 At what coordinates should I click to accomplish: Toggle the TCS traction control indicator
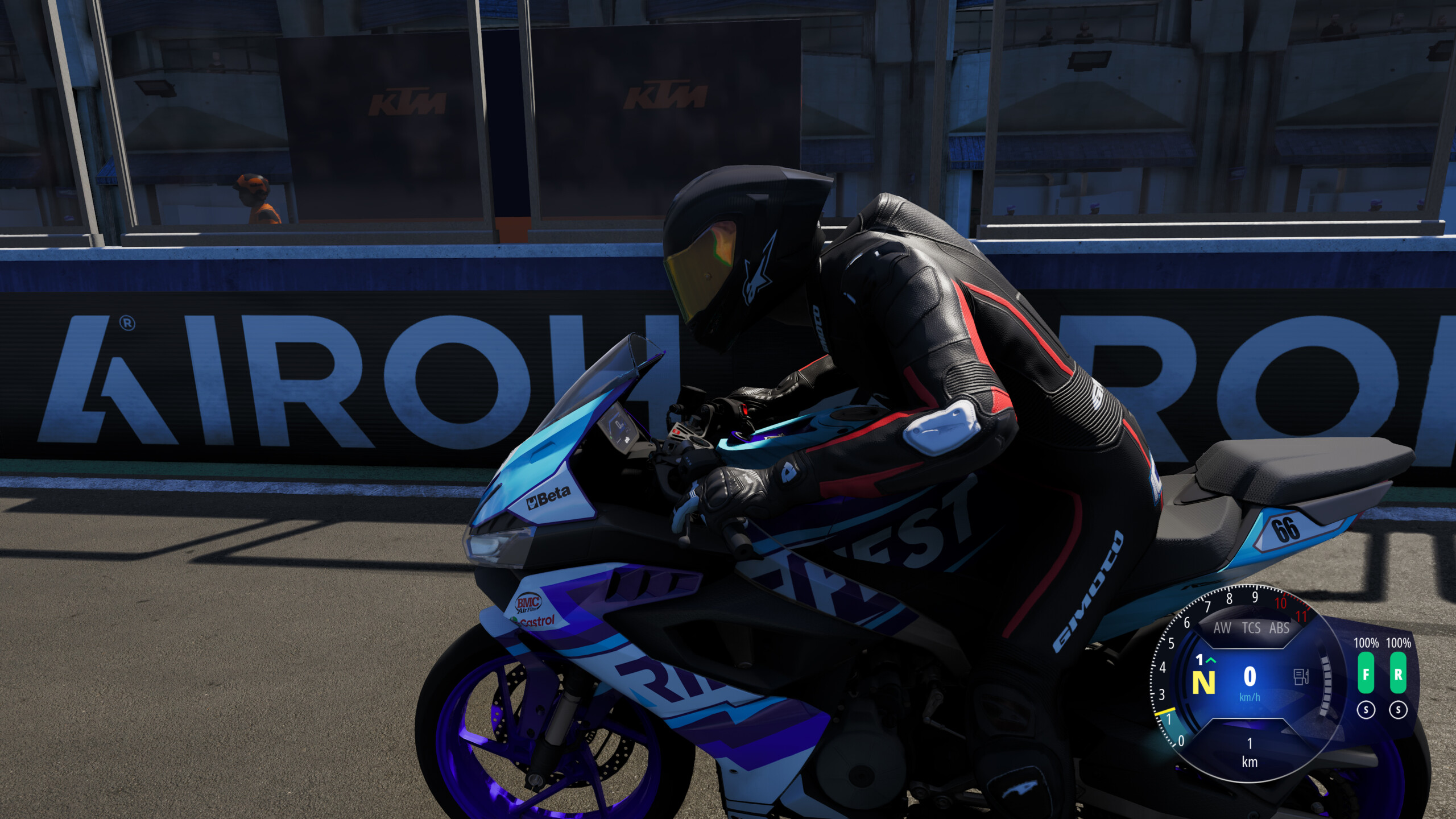(1252, 627)
